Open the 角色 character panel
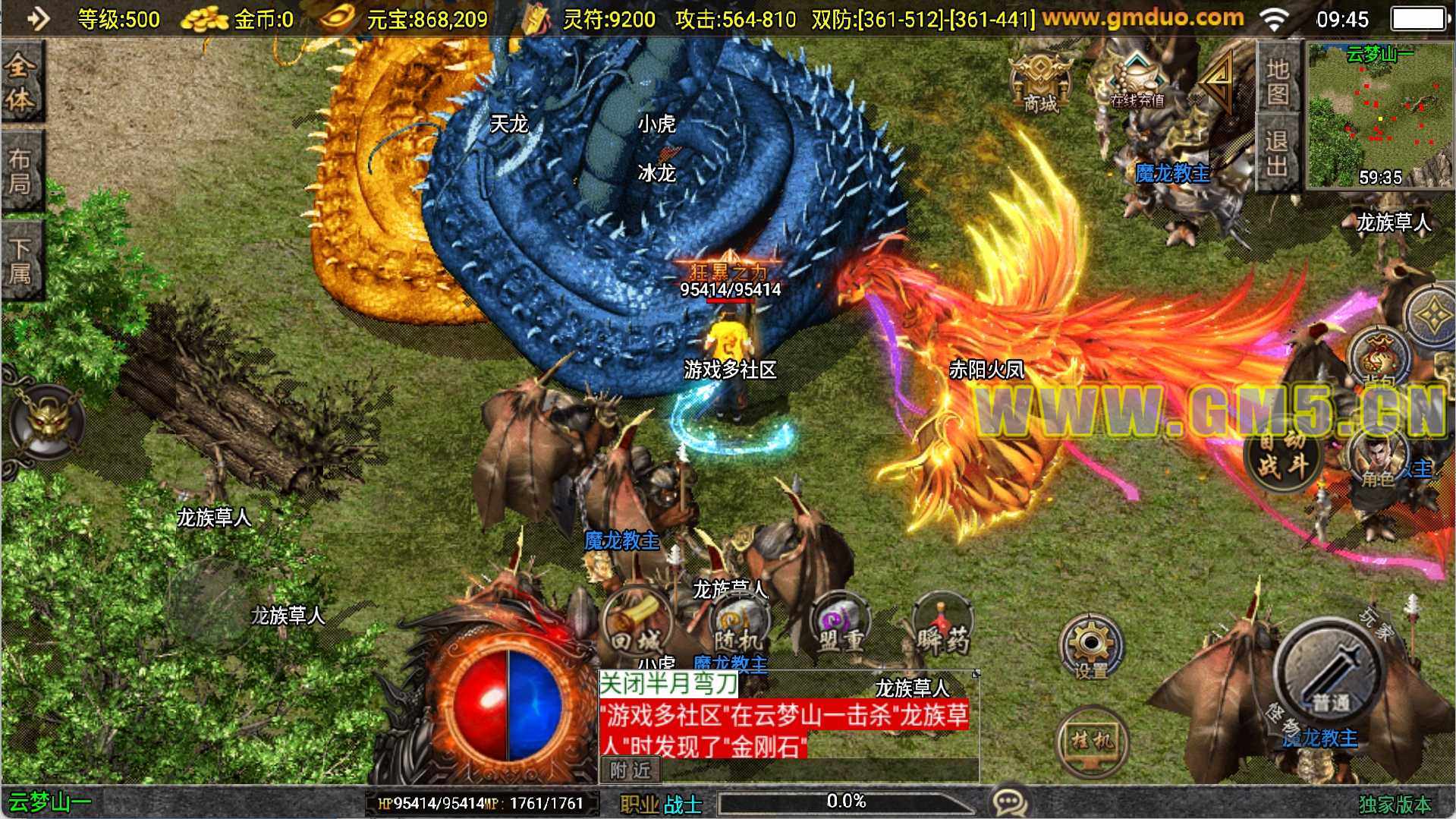Screen dimensions: 1456x819 (x=1379, y=458)
